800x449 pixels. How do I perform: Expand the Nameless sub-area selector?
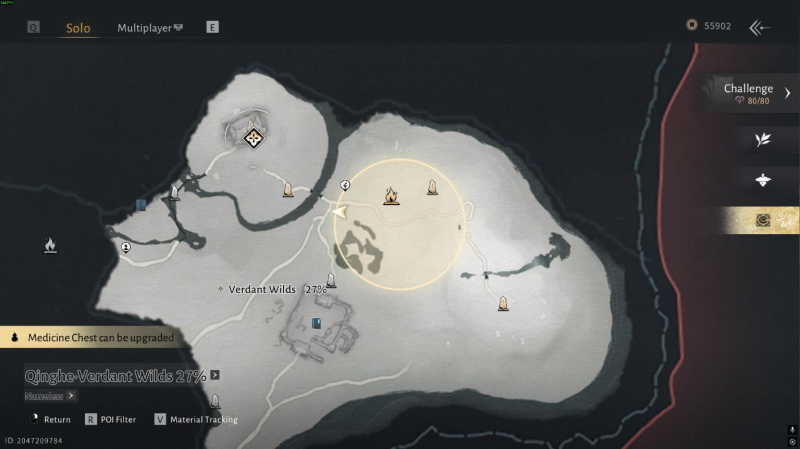pos(71,395)
